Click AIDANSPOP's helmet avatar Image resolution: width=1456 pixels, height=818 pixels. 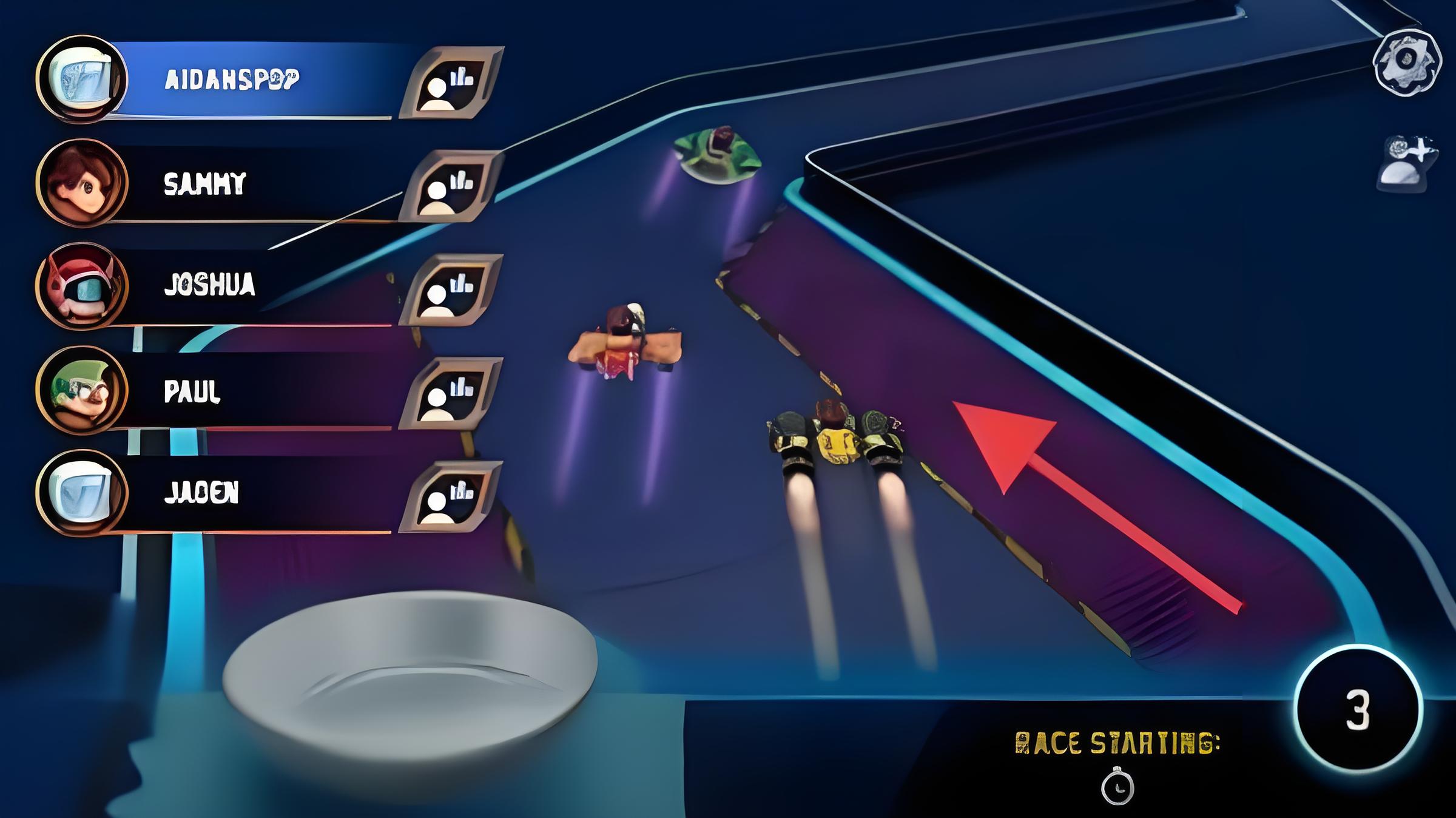pyautogui.click(x=82, y=79)
